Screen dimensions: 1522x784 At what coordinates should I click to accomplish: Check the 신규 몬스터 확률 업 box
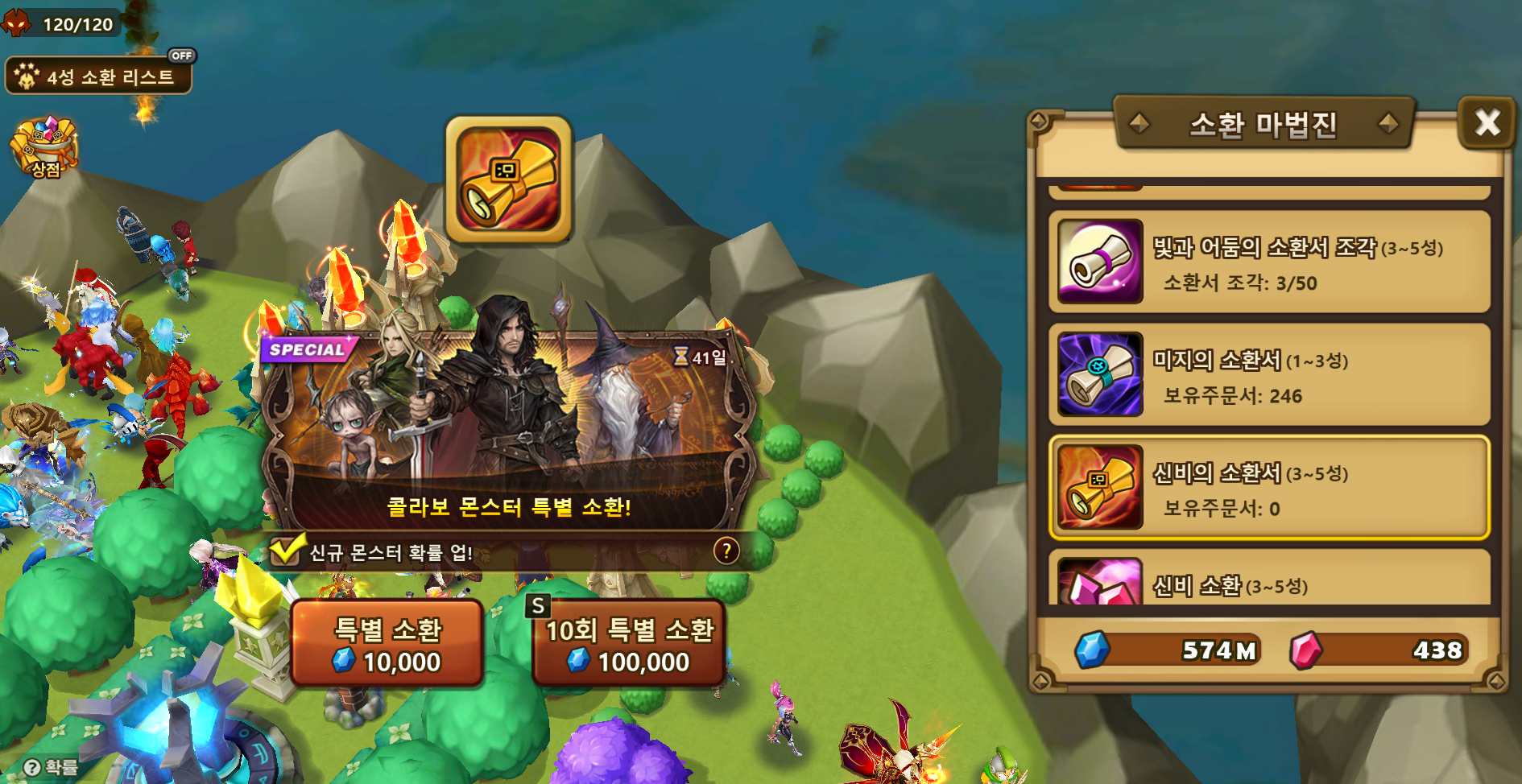(x=284, y=551)
